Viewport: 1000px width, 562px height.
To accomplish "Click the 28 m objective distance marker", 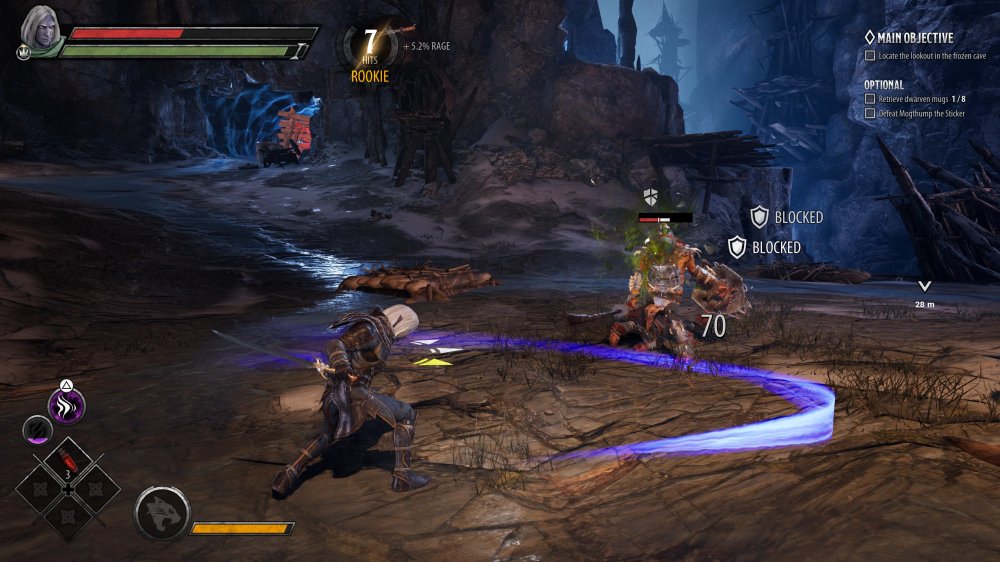I will (924, 291).
